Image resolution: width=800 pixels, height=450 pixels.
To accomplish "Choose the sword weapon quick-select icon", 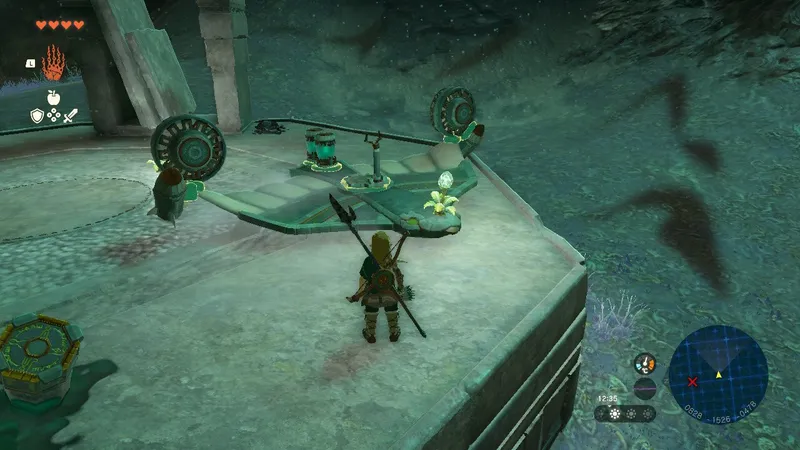I will point(71,116).
